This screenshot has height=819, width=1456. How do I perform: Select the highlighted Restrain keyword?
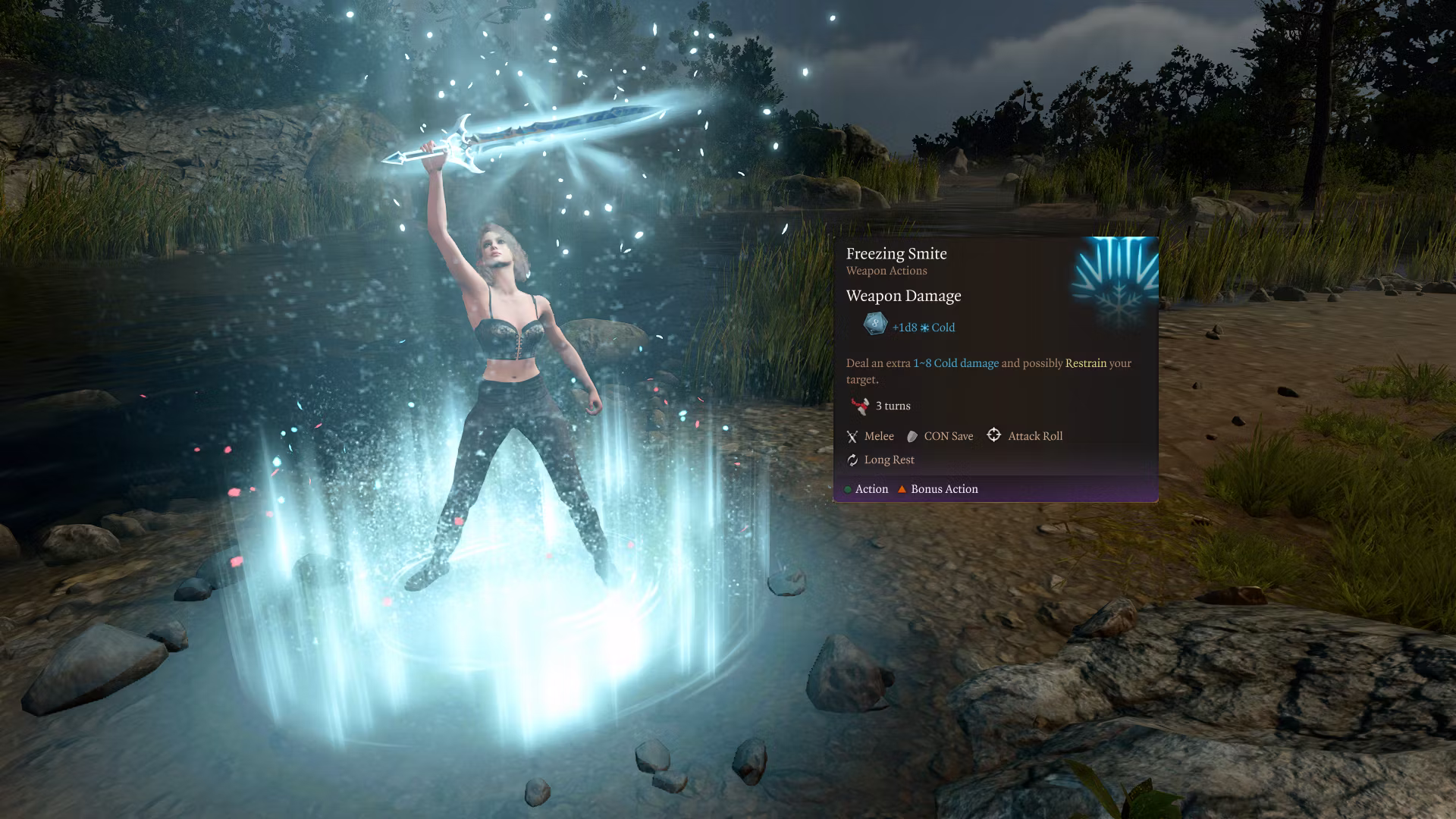coord(1085,363)
